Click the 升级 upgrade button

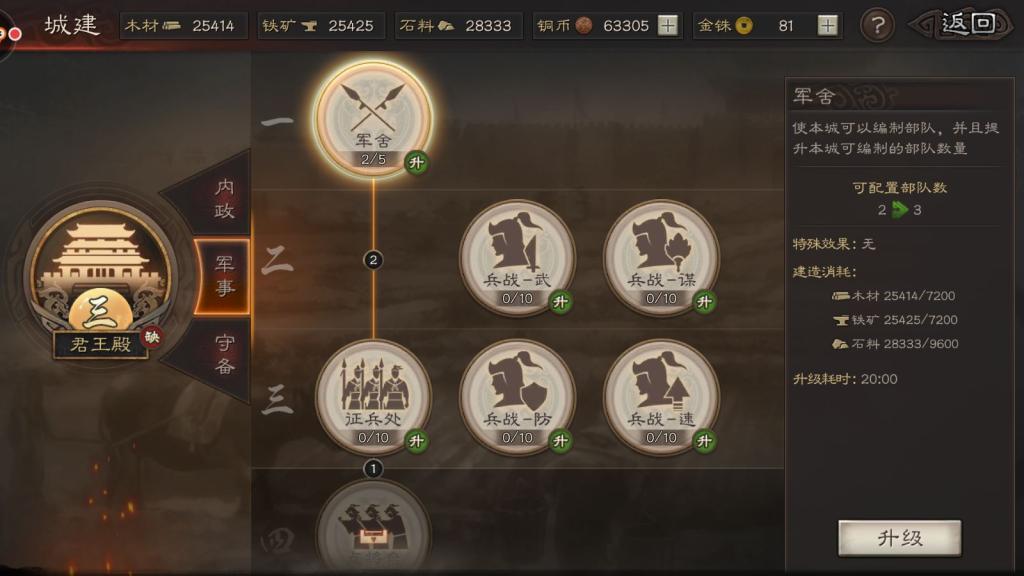899,538
